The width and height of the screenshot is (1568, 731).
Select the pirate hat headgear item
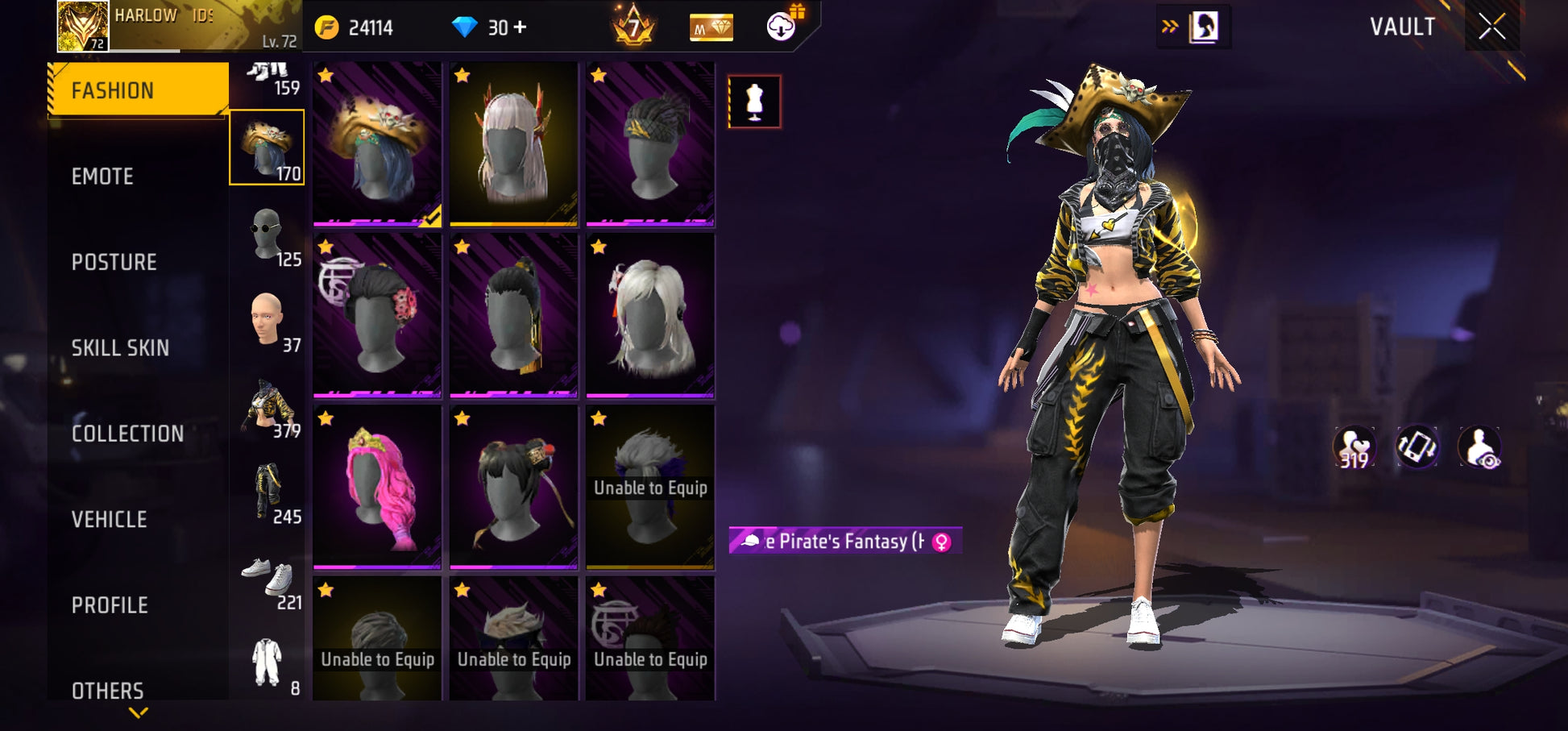pos(377,144)
